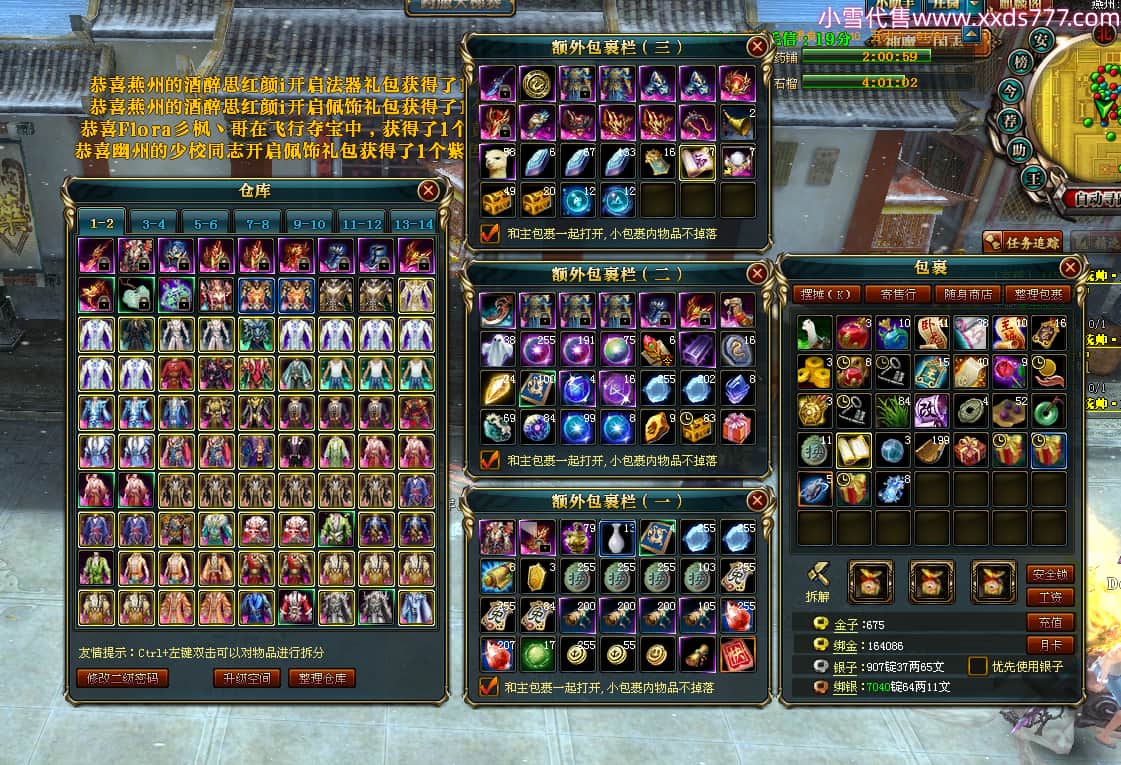Open the 充值 recharge button
This screenshot has width=1121, height=765.
coord(1050,622)
